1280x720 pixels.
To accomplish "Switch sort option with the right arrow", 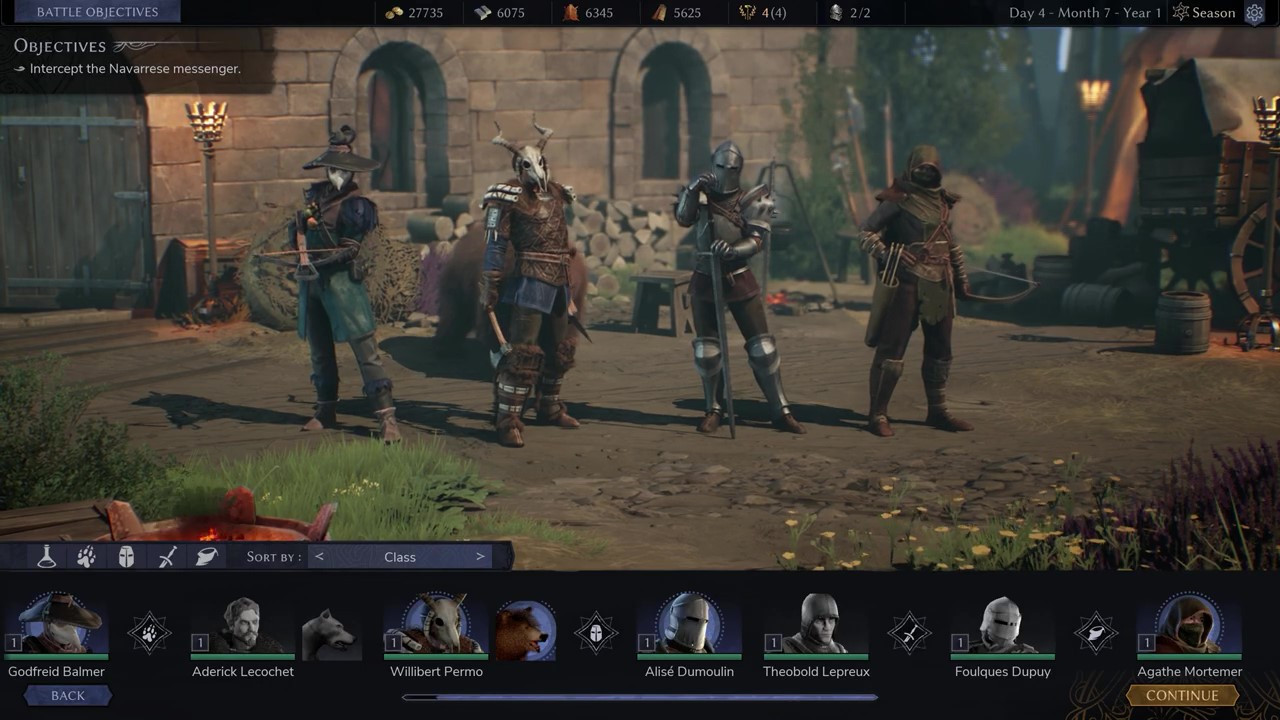I will click(x=480, y=557).
